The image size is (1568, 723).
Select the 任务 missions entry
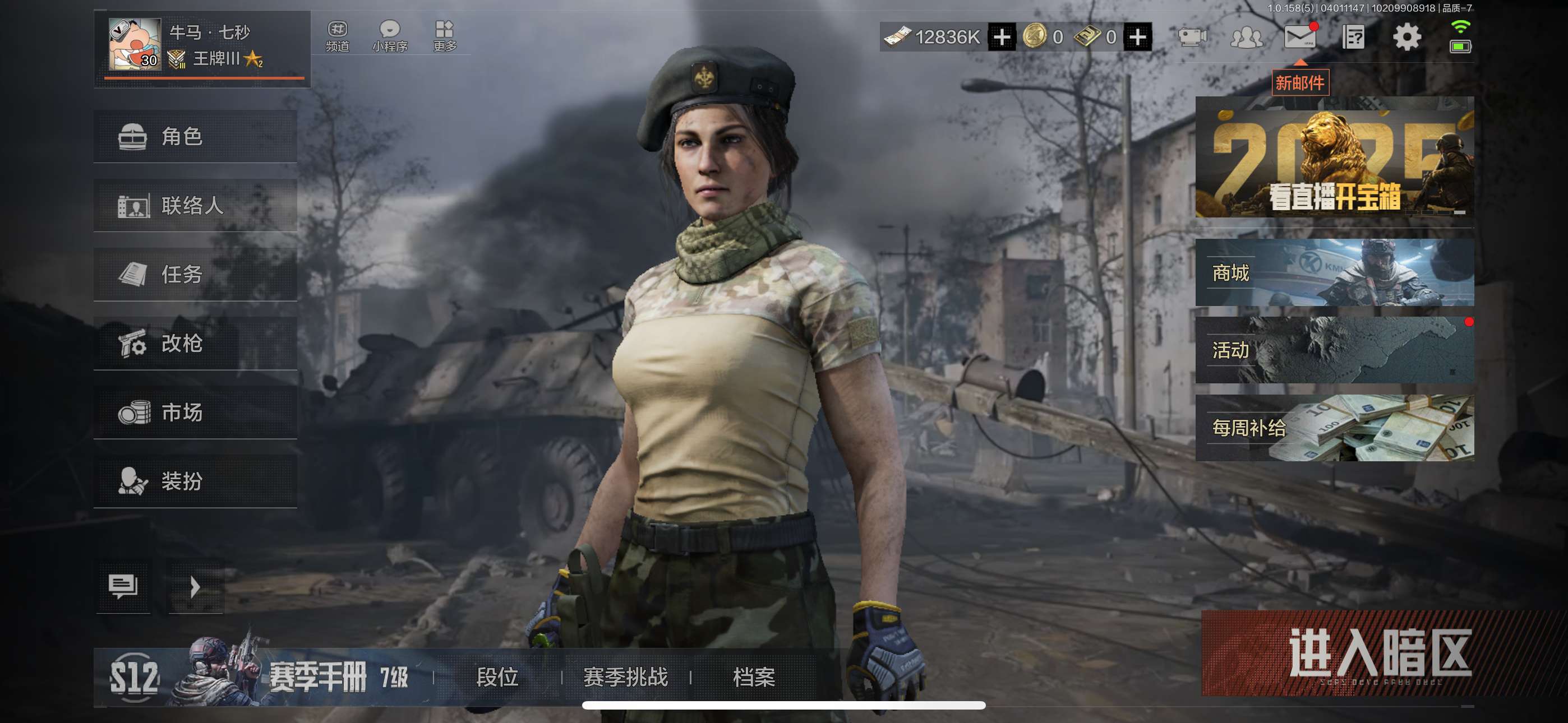[x=195, y=275]
